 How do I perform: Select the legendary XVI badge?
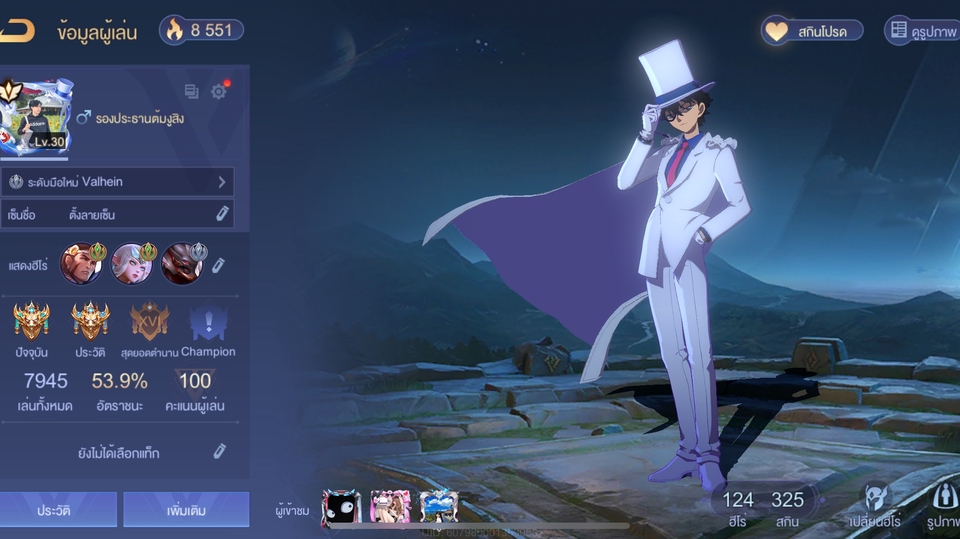[150, 323]
